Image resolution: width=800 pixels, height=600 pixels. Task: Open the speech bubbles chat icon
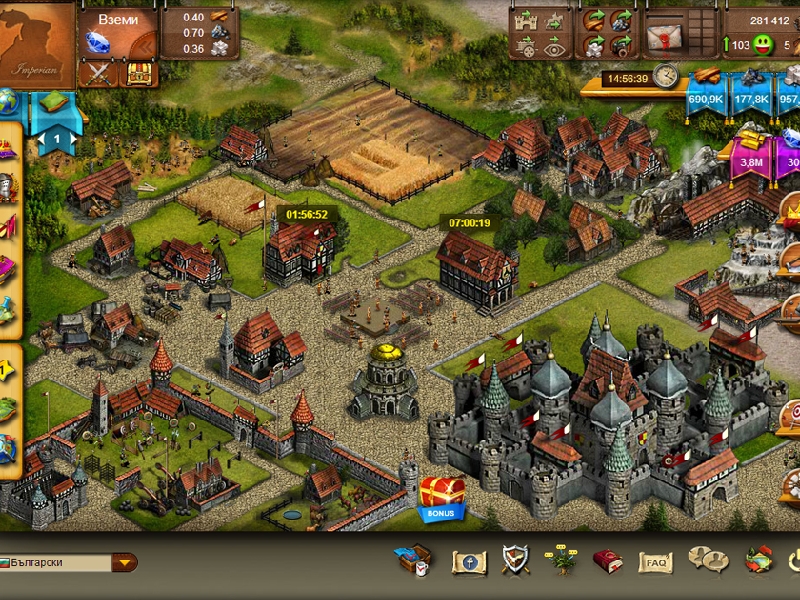(707, 561)
